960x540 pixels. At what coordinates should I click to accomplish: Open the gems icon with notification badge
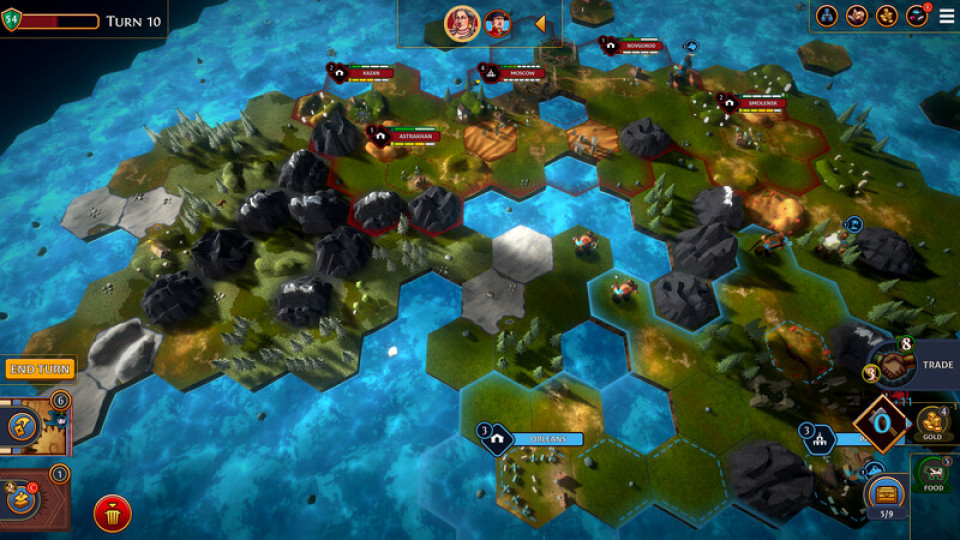[x=916, y=16]
